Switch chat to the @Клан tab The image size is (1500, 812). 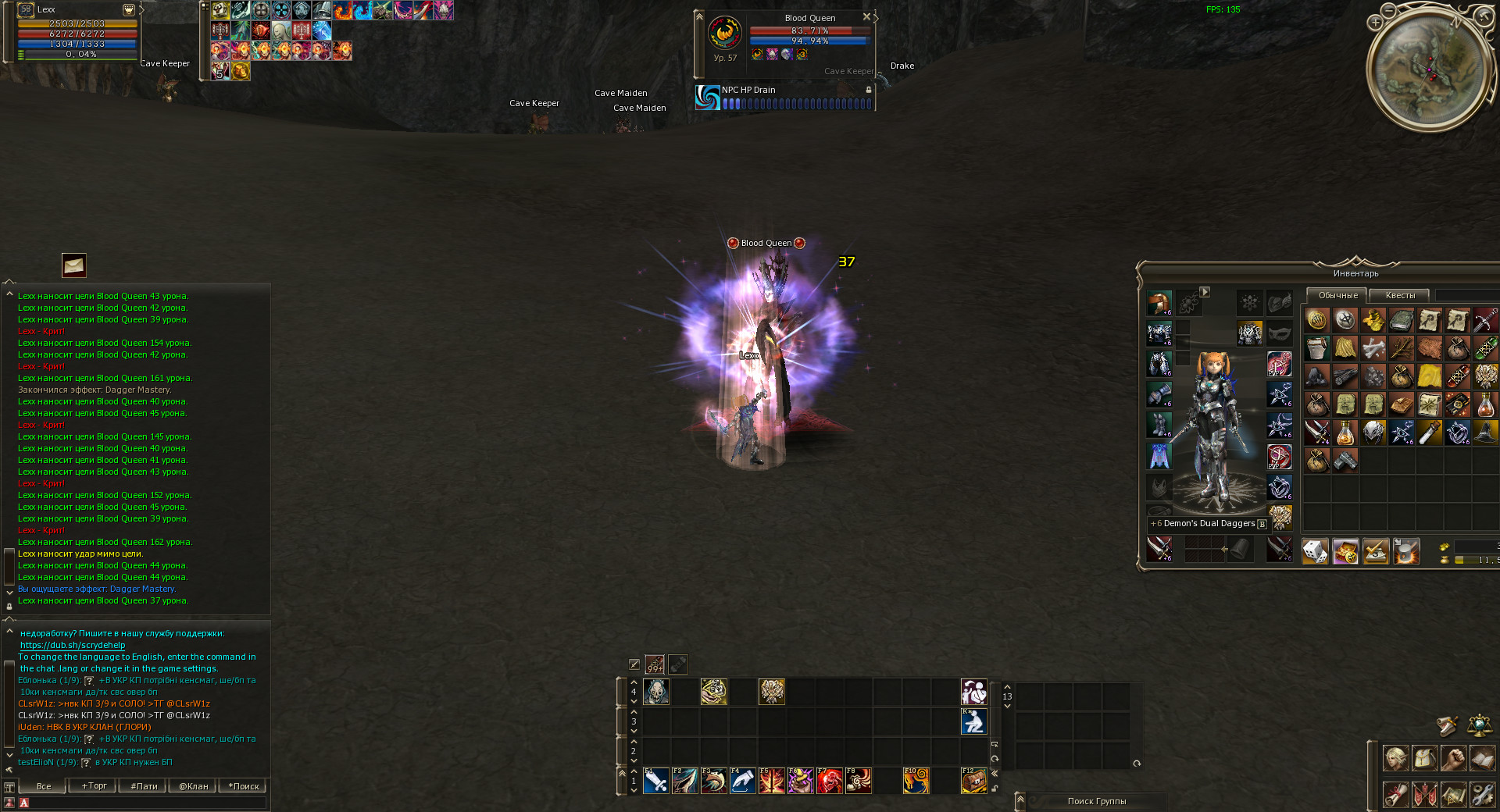click(x=193, y=786)
